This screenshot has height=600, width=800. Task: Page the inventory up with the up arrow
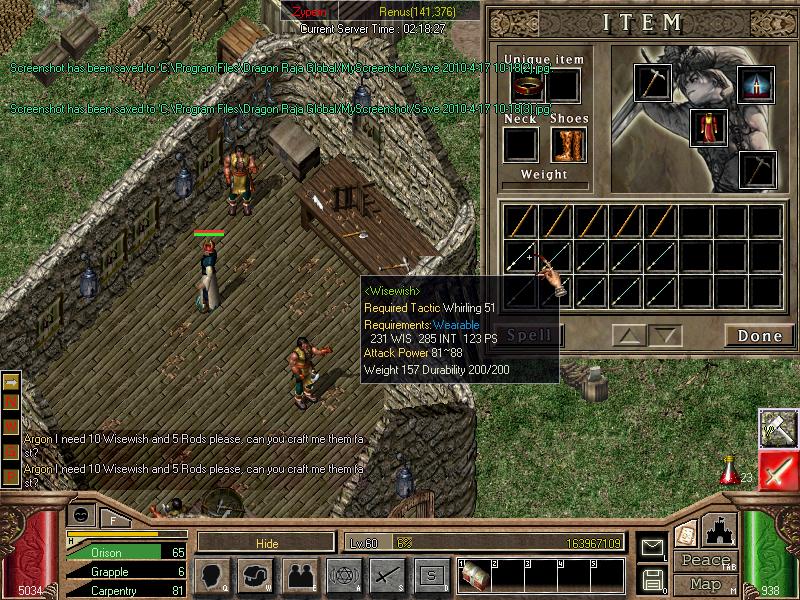[x=626, y=336]
